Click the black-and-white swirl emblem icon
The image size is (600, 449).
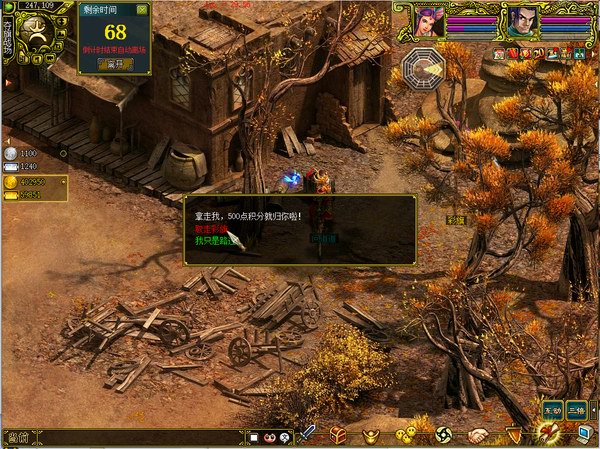point(442,435)
